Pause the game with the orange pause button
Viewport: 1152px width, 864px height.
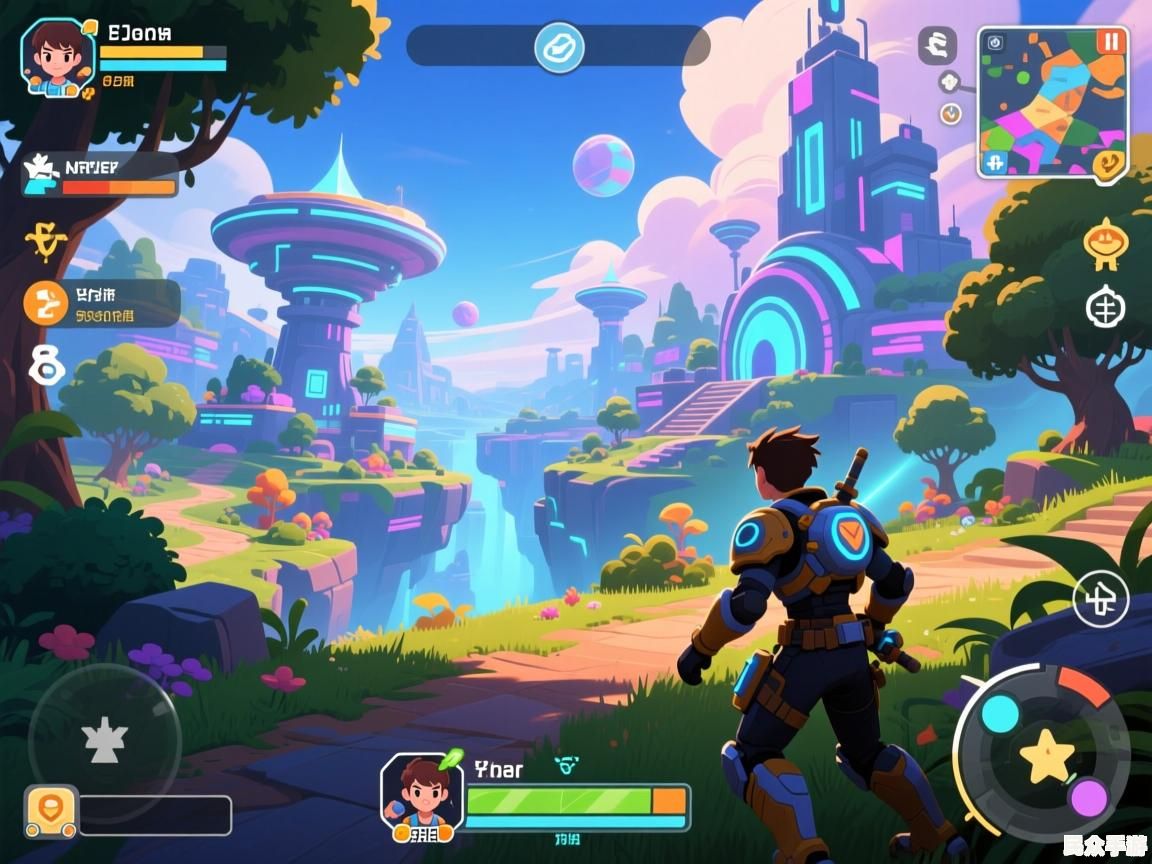pos(1111,41)
